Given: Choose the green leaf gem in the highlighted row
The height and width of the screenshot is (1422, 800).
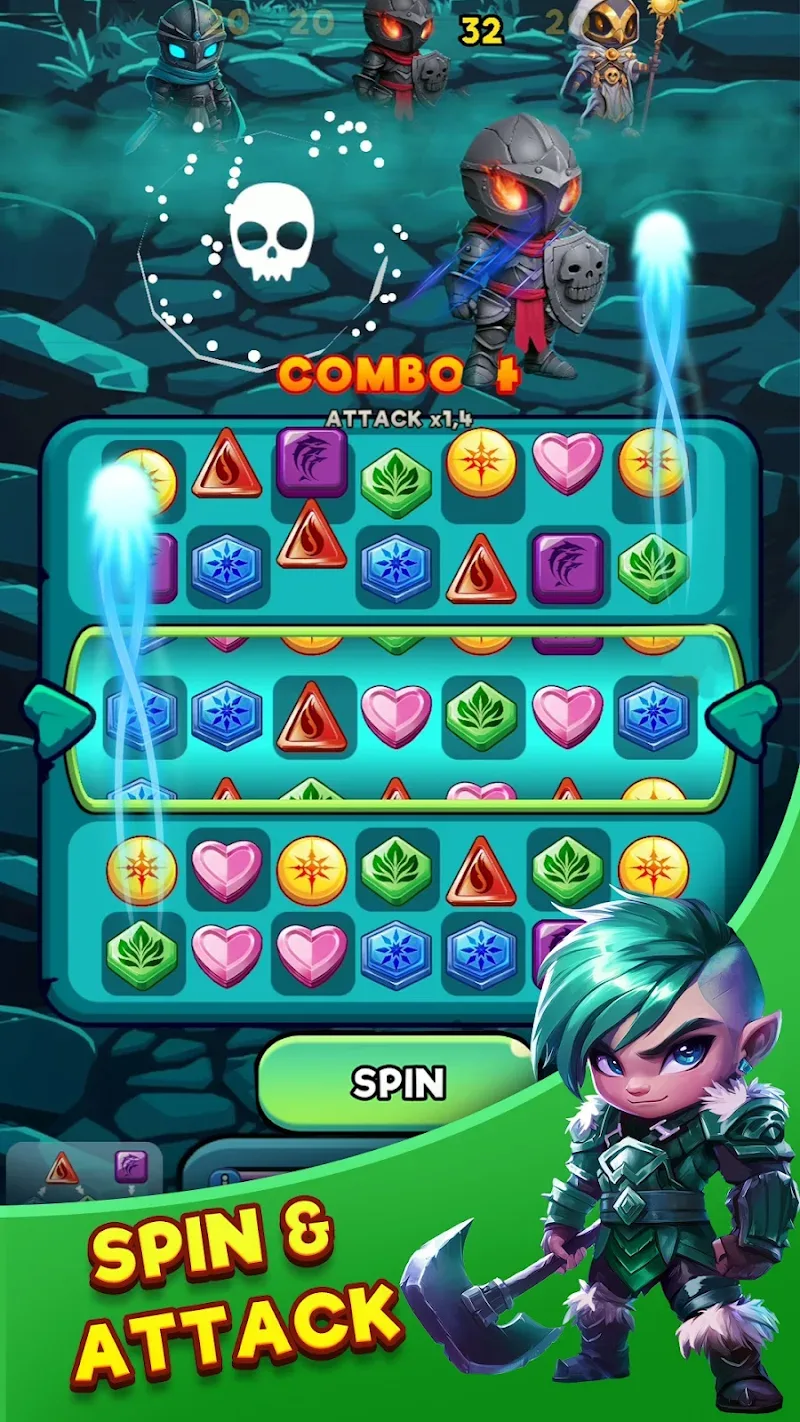Looking at the screenshot, I should [x=481, y=716].
